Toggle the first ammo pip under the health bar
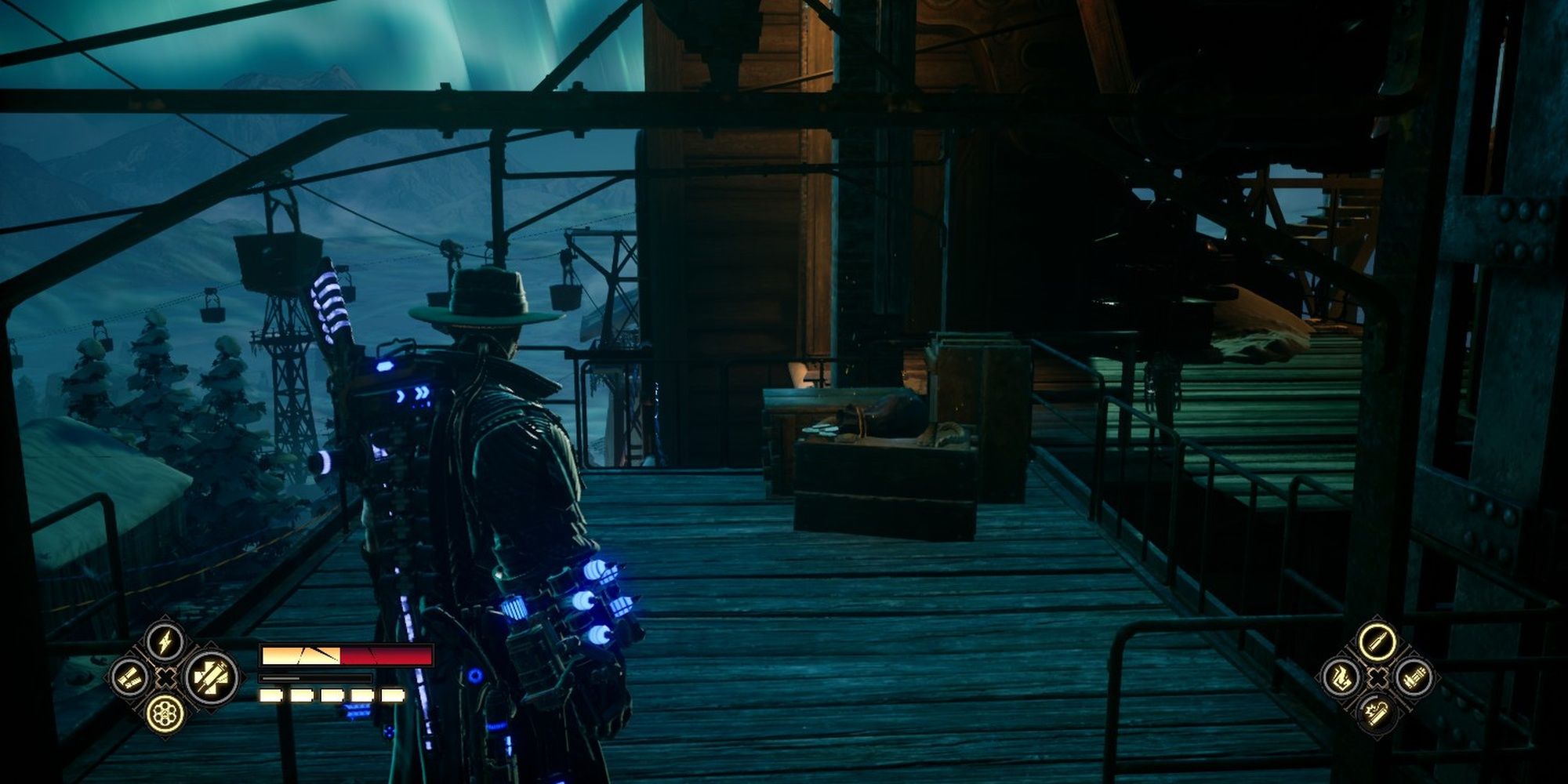This screenshot has width=1568, height=784. point(270,695)
